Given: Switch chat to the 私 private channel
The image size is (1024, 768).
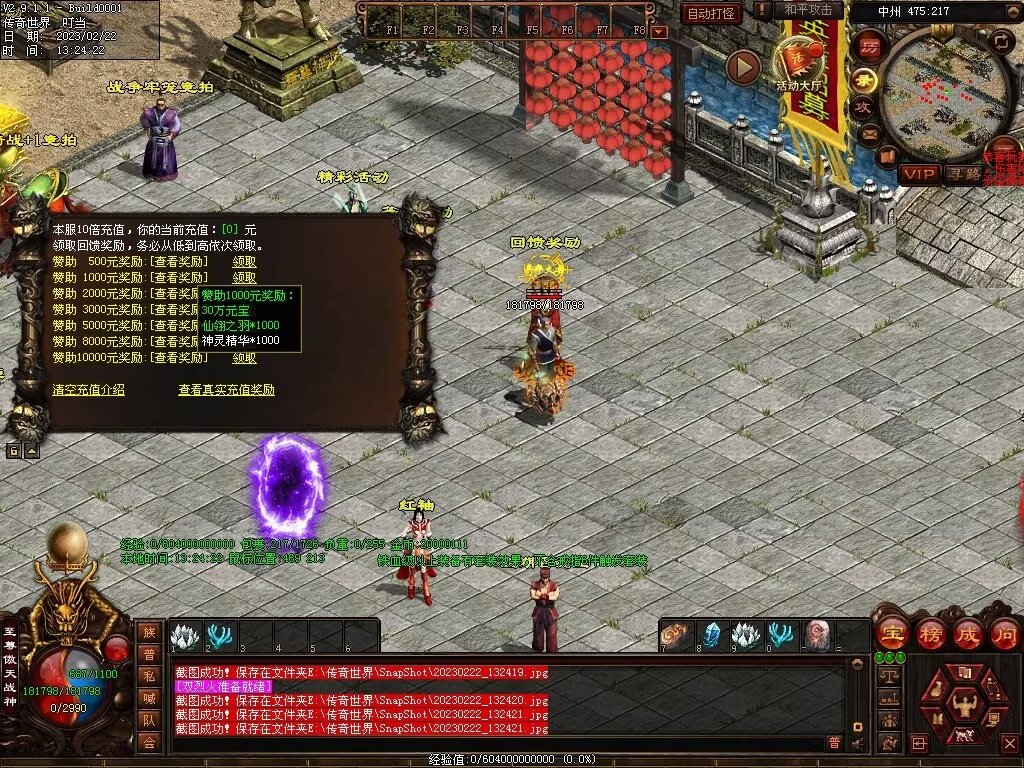Looking at the screenshot, I should (149, 676).
